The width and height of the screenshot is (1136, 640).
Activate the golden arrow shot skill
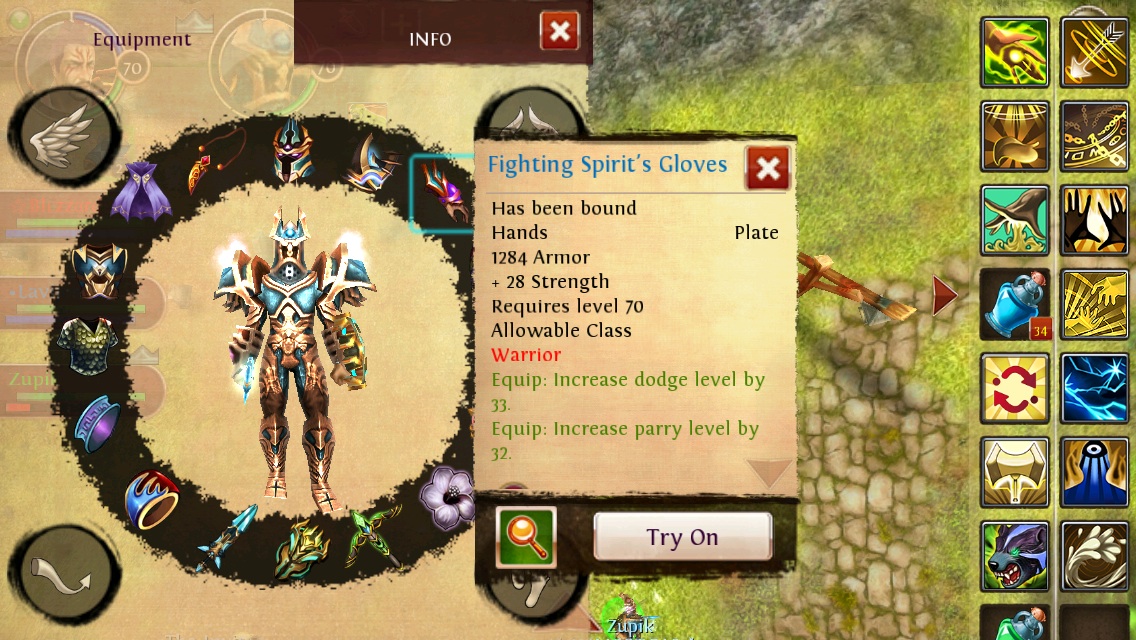pyautogui.click(x=1094, y=52)
